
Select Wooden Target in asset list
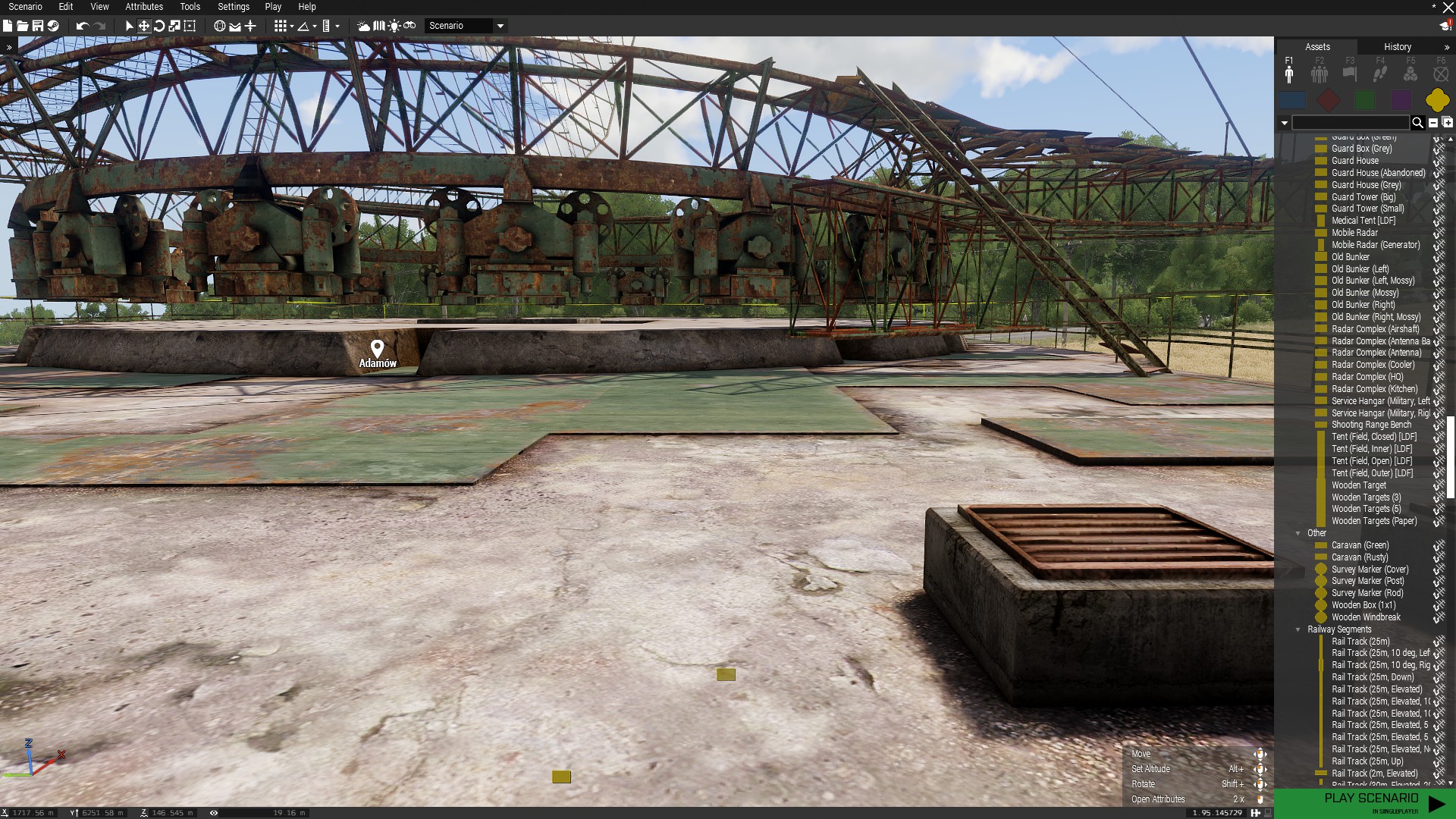click(1358, 485)
